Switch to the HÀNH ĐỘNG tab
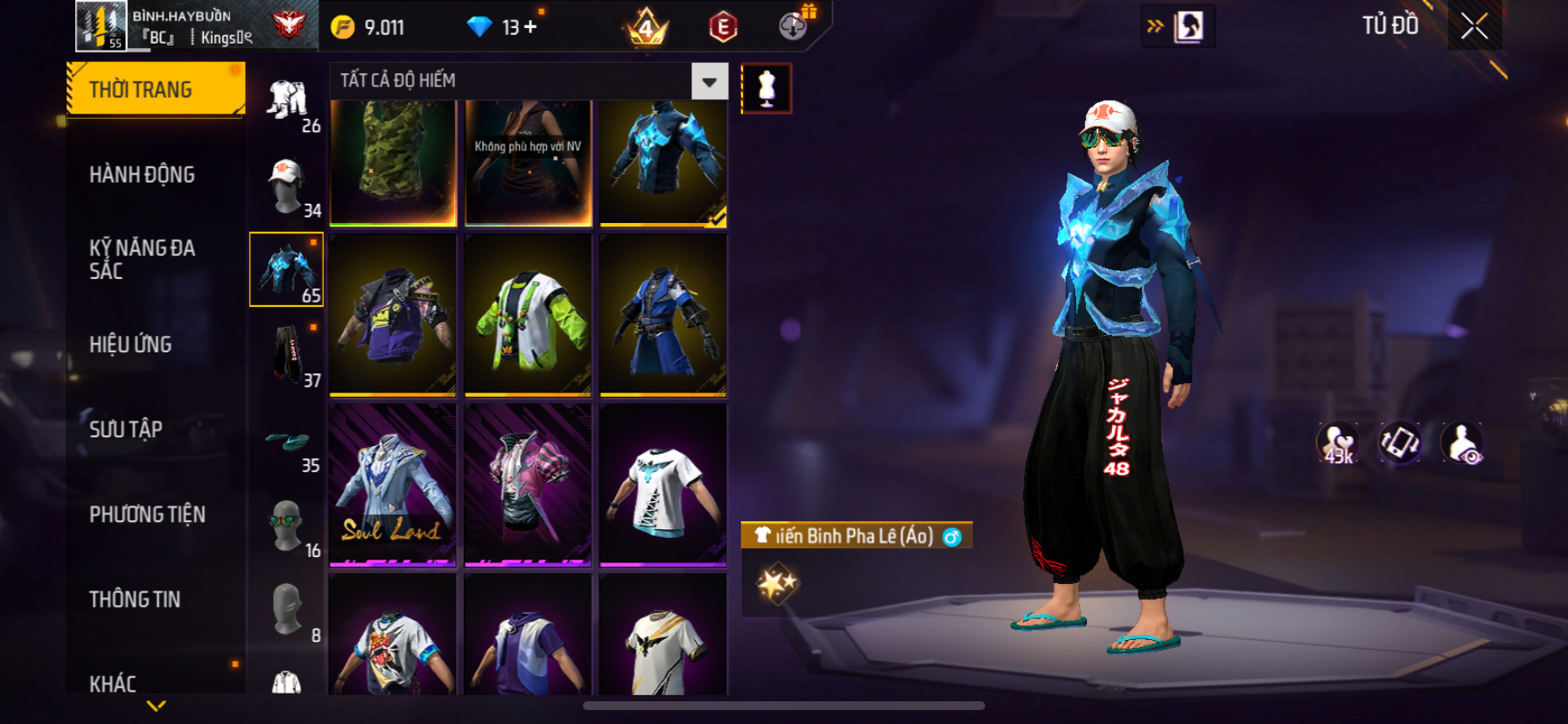 tap(142, 175)
